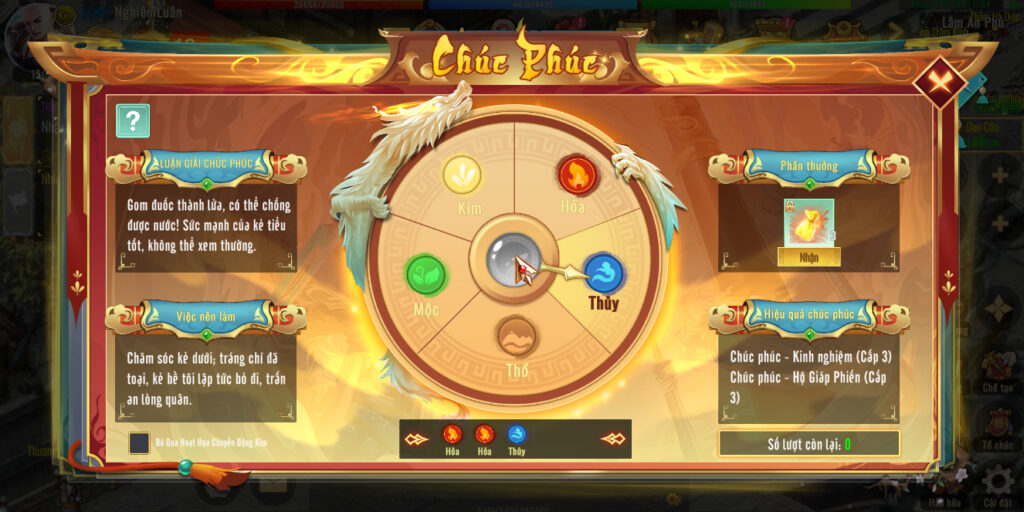
Task: Select the Hỏa fire element on the wheel
Action: click(x=577, y=175)
